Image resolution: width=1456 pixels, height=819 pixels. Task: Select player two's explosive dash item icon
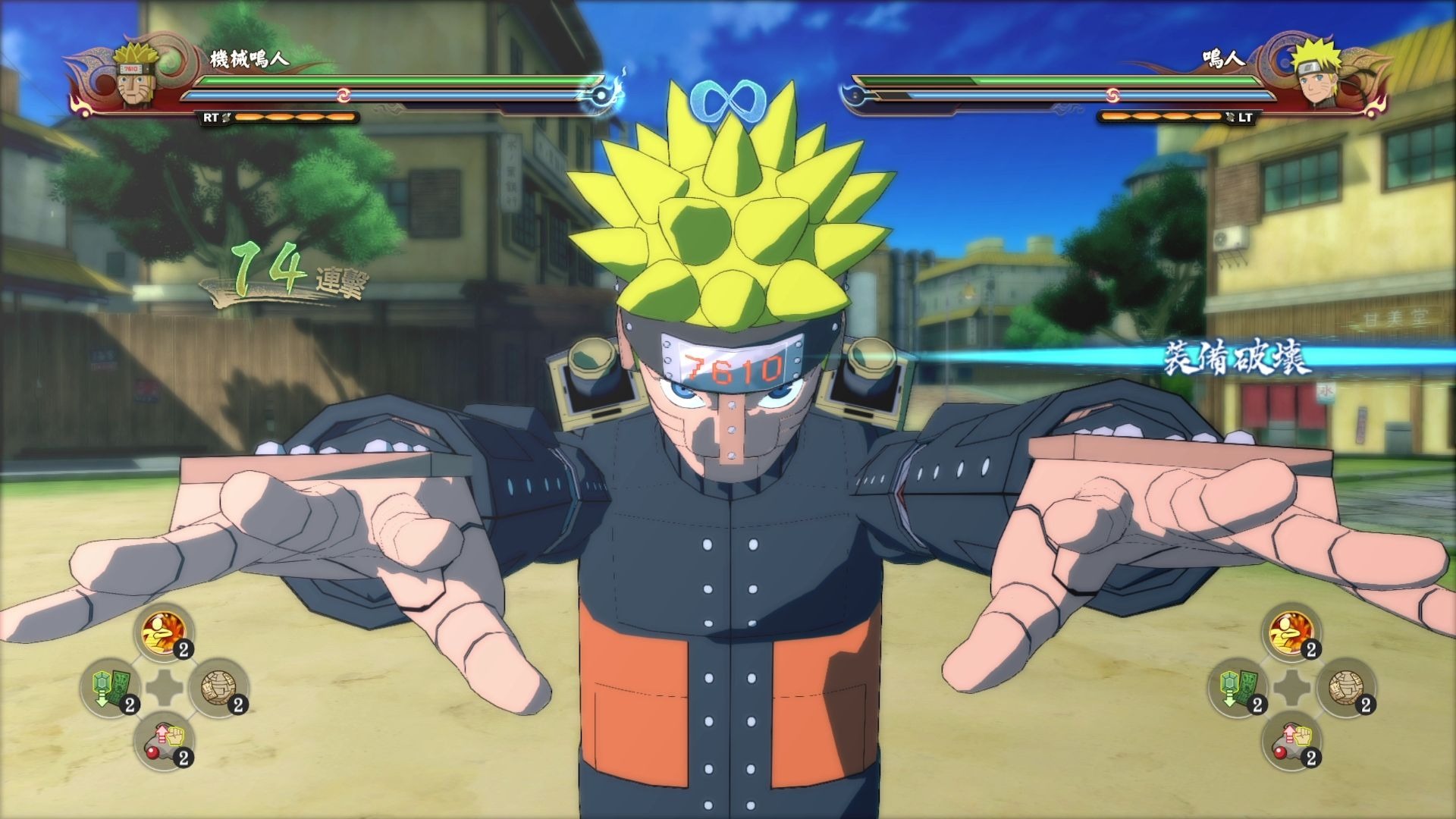pos(1291,632)
